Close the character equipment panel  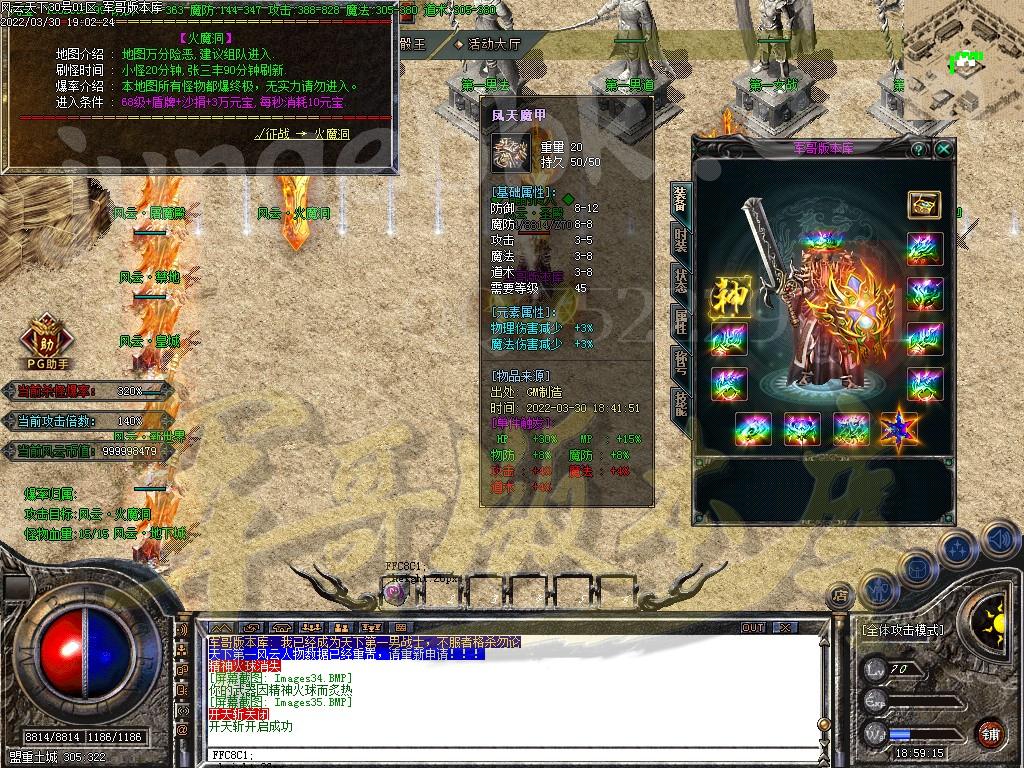click(944, 149)
